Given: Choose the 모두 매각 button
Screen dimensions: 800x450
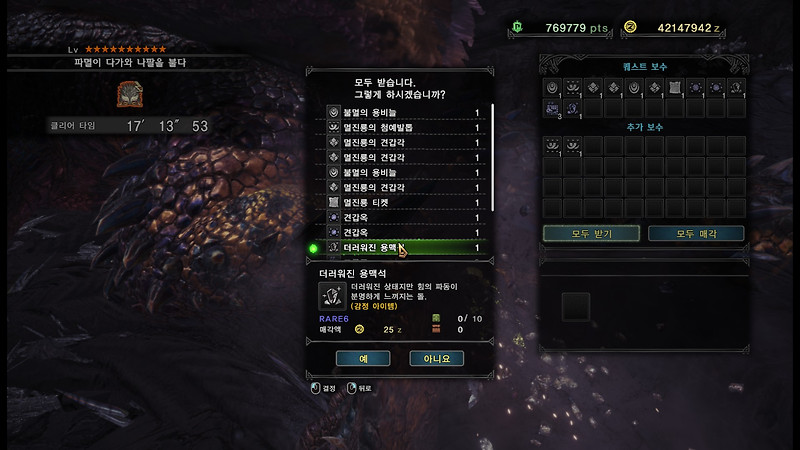Looking at the screenshot, I should coord(696,233).
